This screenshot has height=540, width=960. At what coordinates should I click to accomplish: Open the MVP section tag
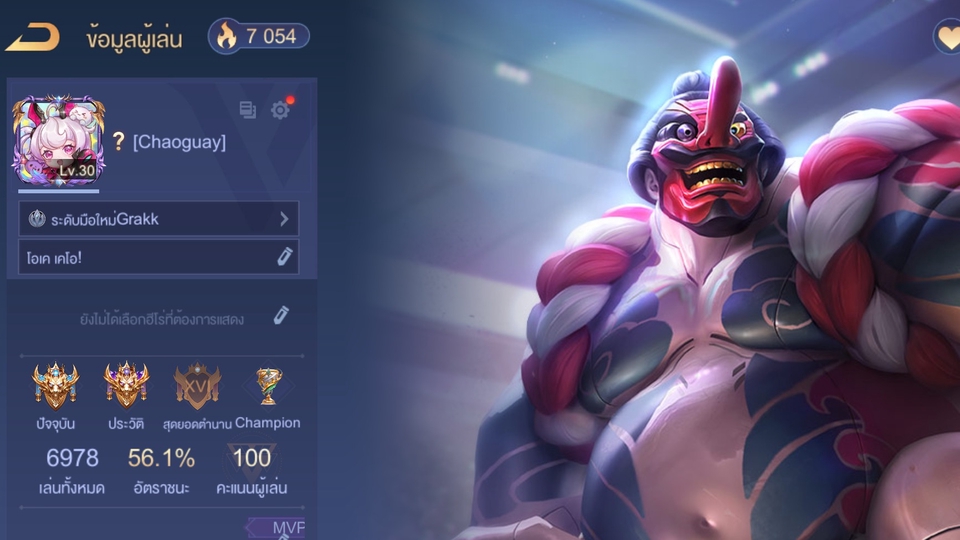278,527
